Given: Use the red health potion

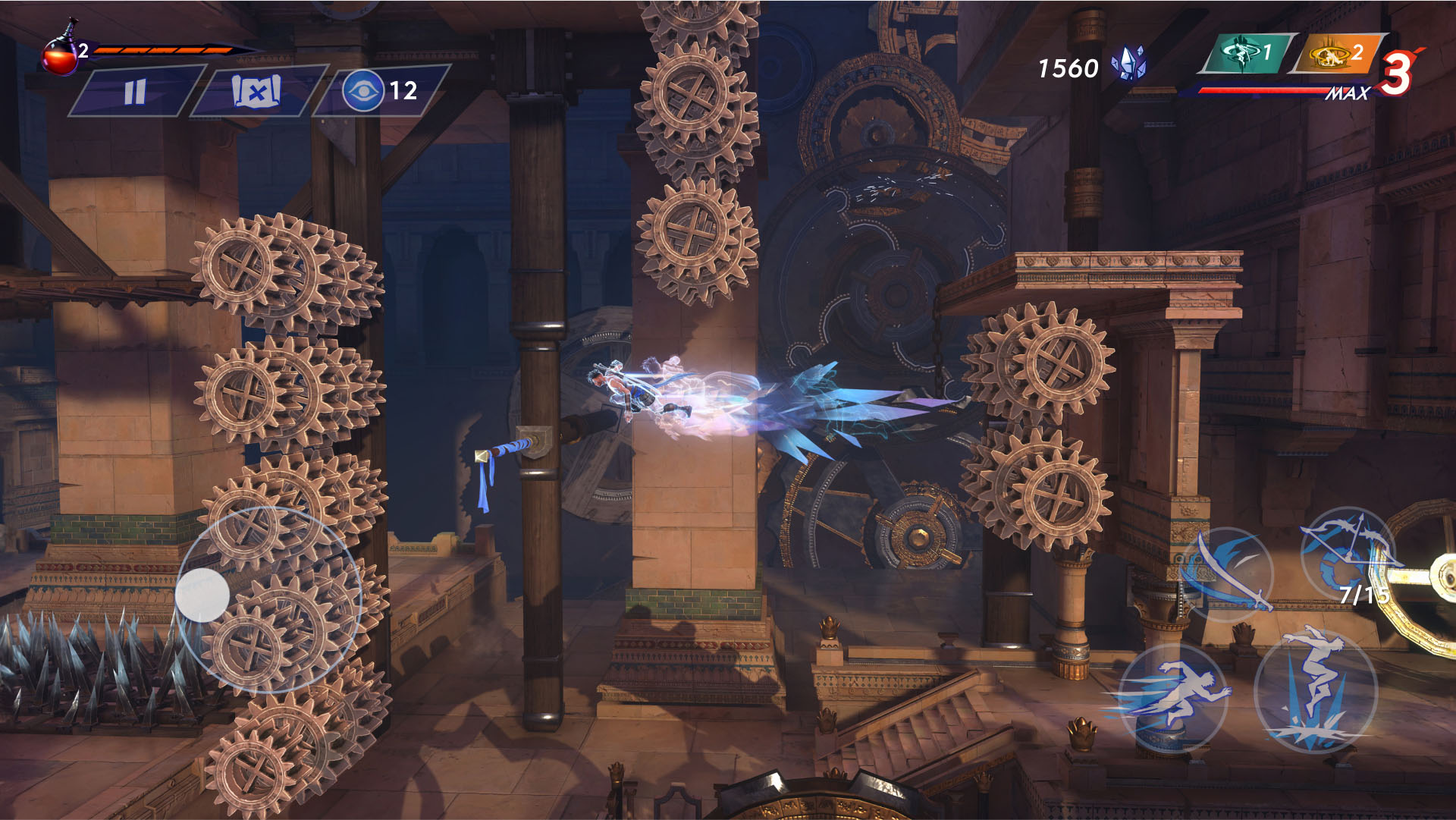Looking at the screenshot, I should (x=60, y=55).
